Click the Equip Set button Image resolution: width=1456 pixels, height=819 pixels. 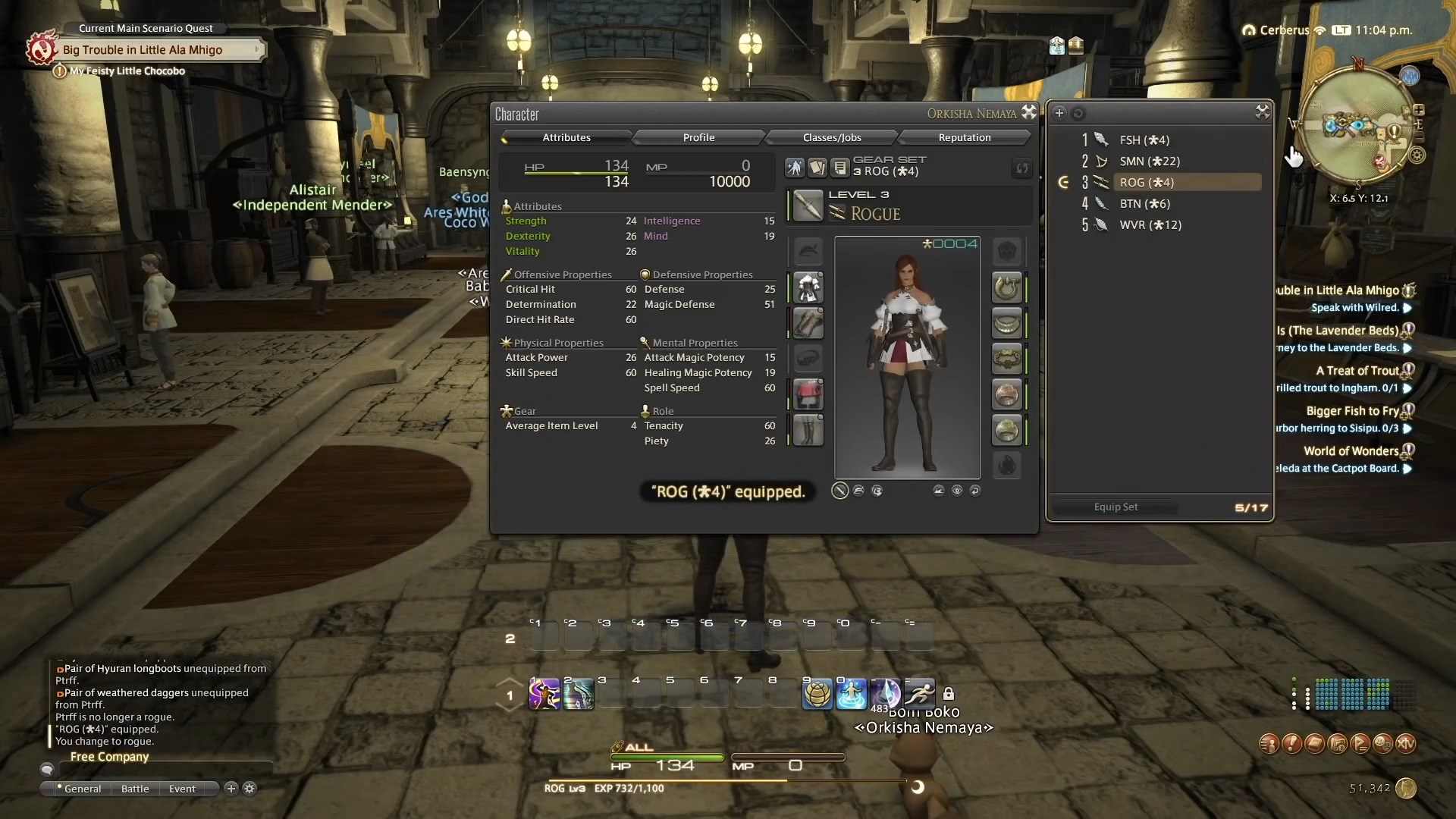coord(1116,507)
